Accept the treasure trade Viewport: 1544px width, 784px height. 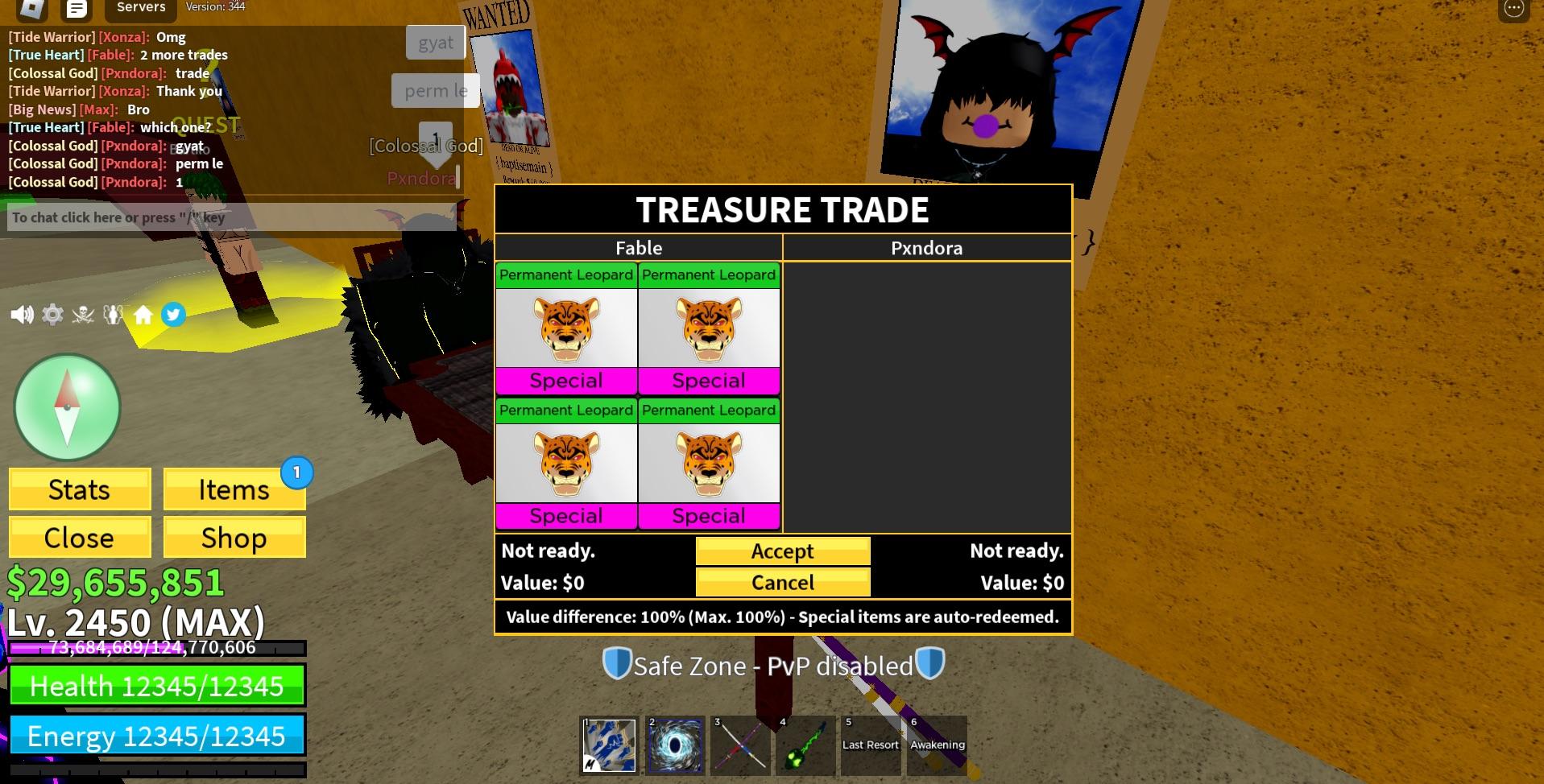click(782, 551)
